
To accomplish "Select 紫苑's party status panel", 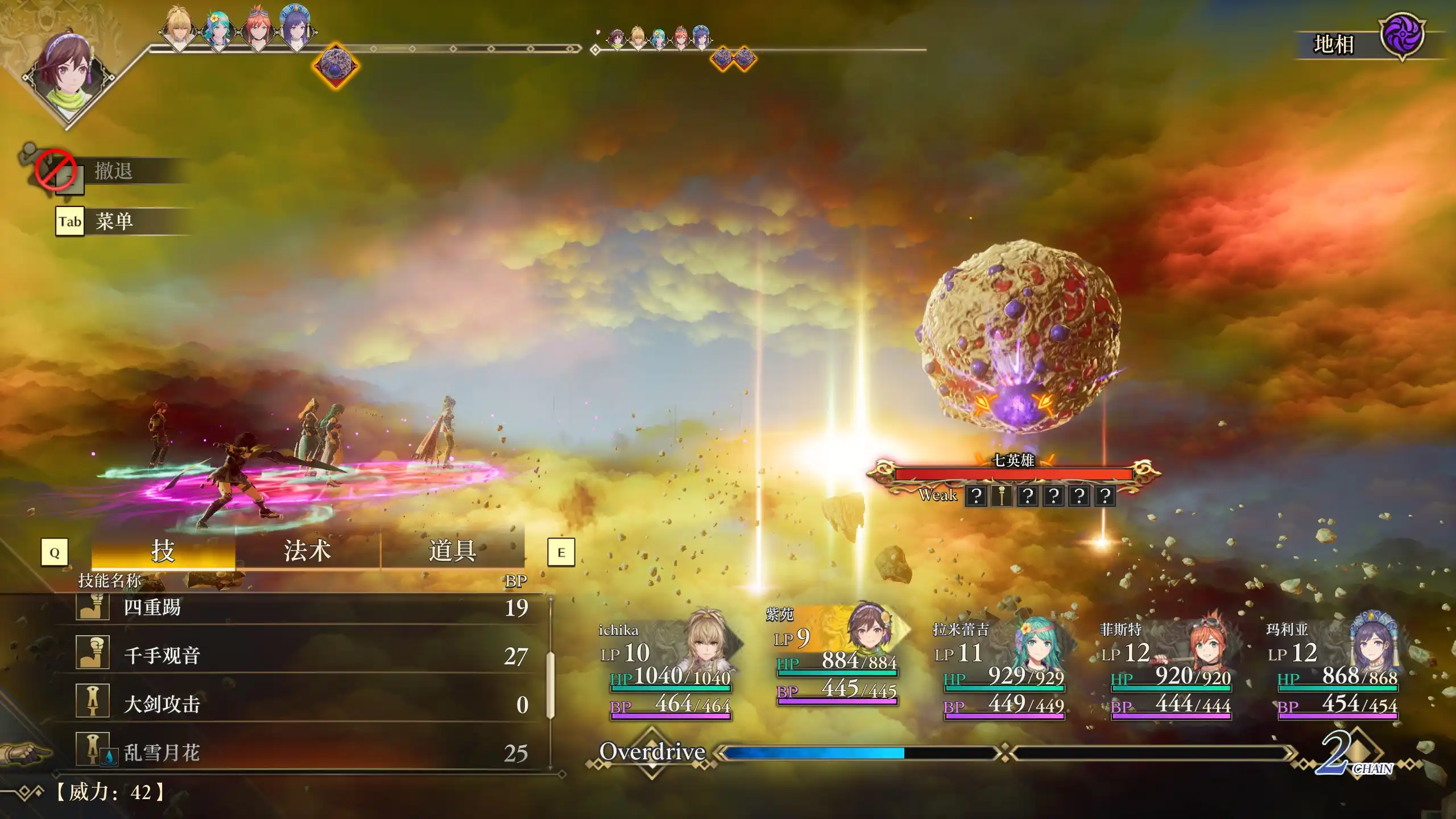I will pos(837,657).
